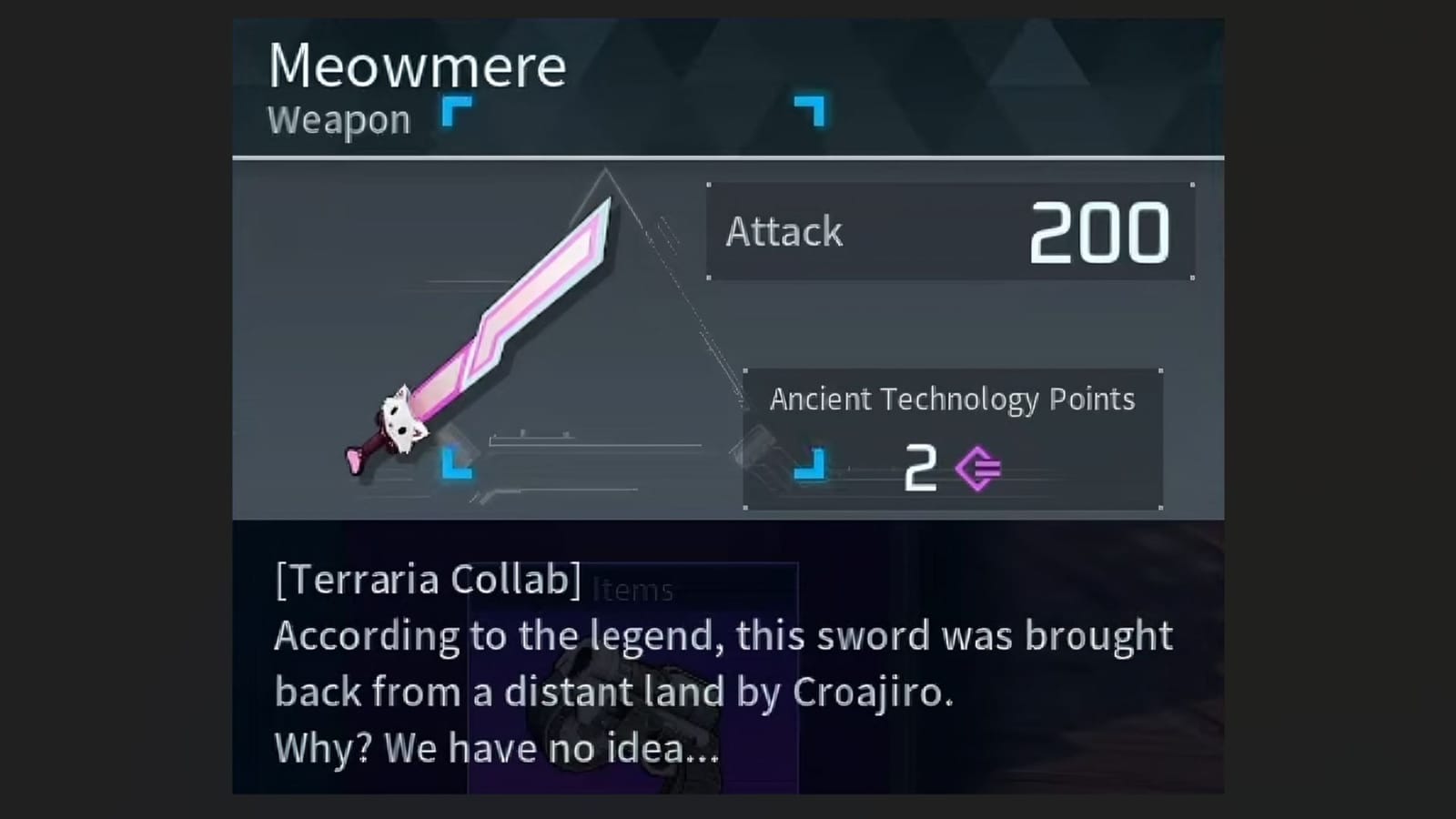Click the [Terraria Collab] label

point(426,579)
